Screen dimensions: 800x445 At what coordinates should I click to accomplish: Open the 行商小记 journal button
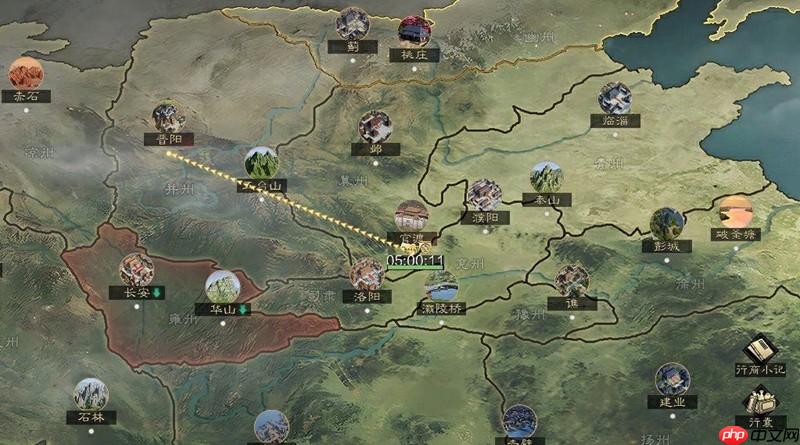point(761,350)
